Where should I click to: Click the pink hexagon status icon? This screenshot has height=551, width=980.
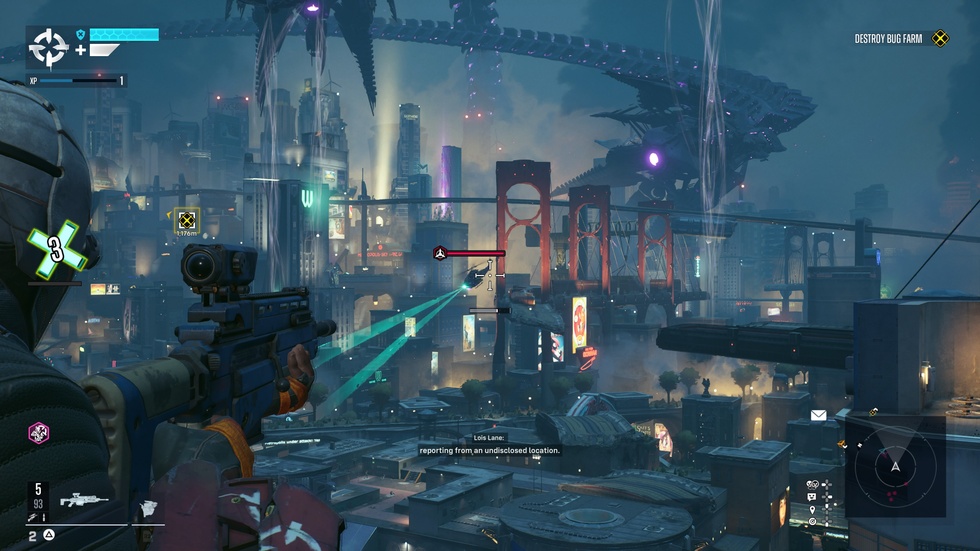click(38, 432)
